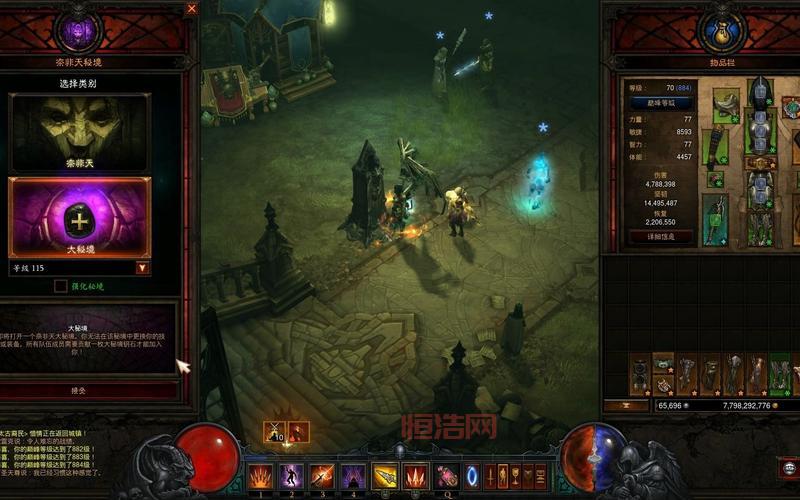Toggle the 强化秘境 checkbox
Screen dimensions: 800x500
[x=61, y=286]
